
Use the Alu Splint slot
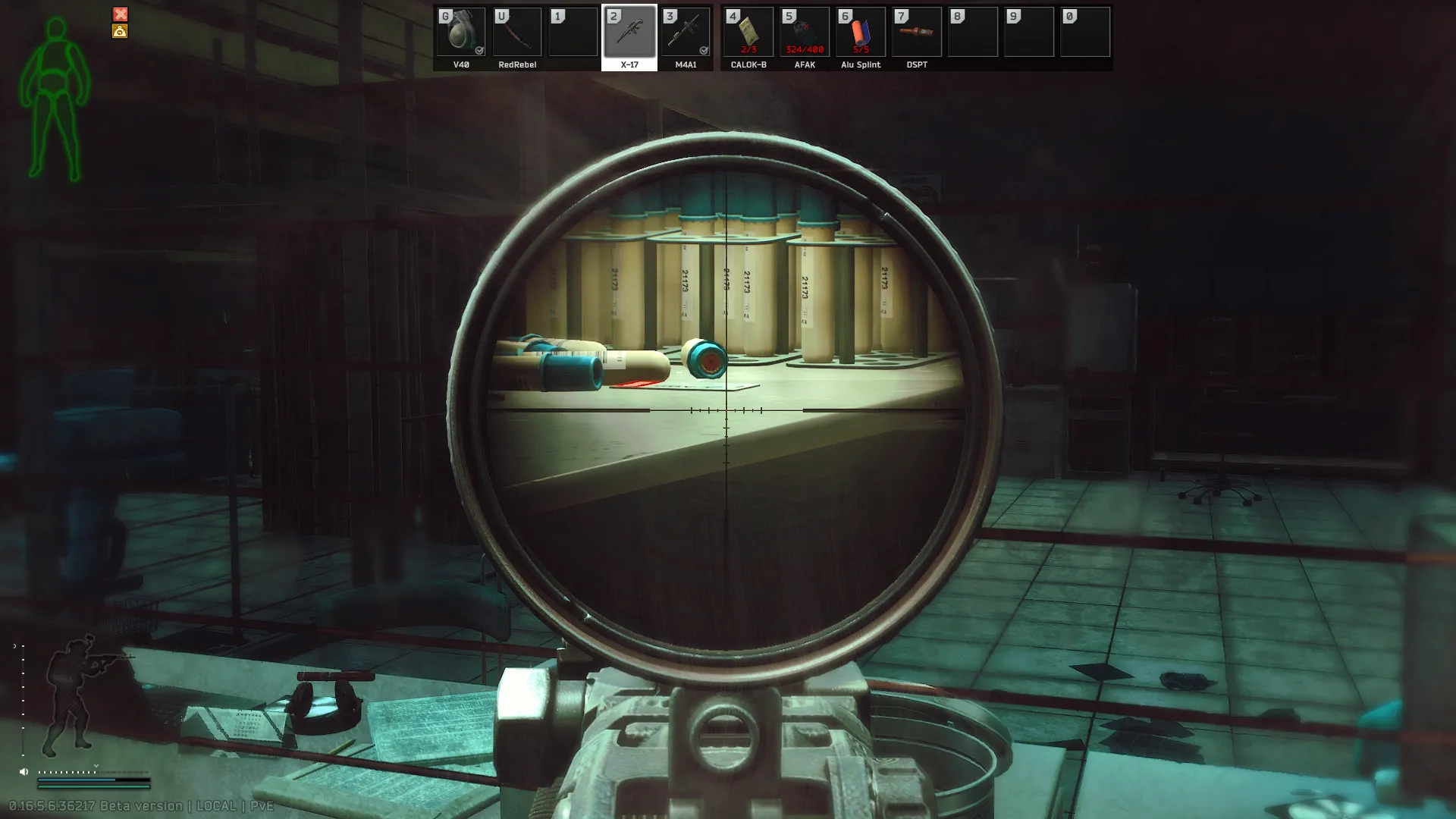[x=861, y=33]
